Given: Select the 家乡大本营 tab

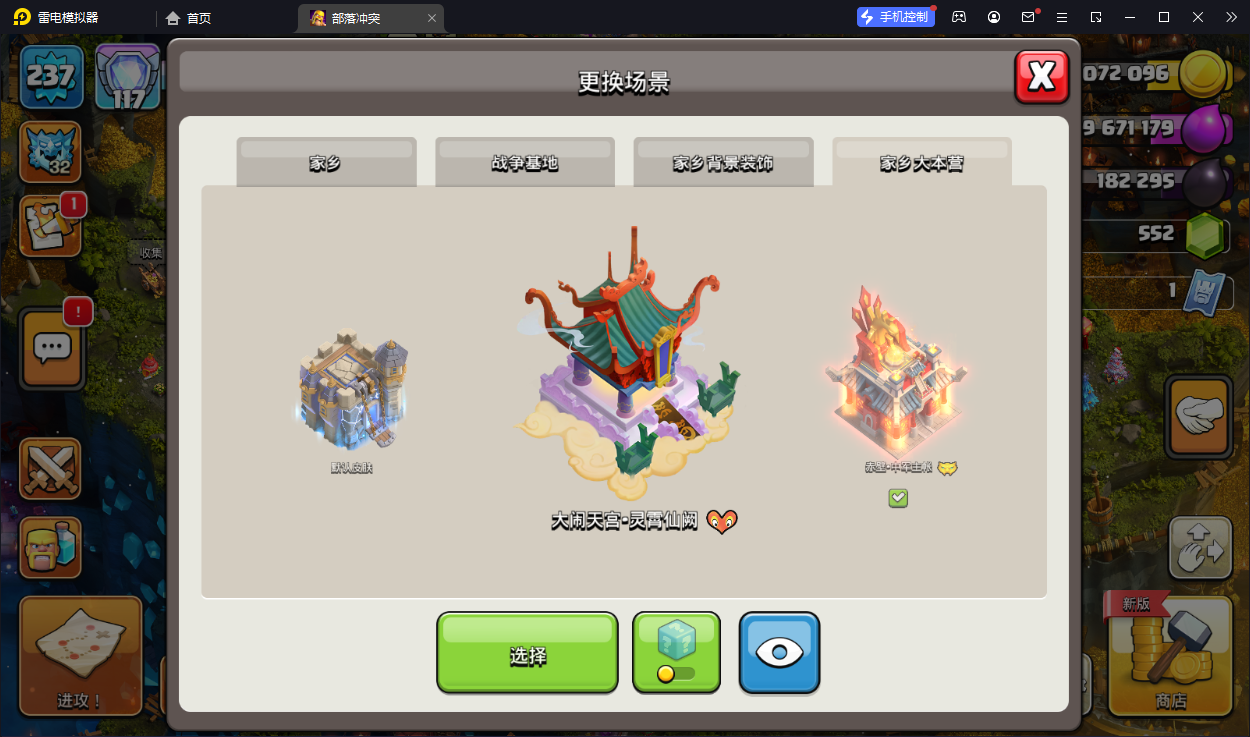Looking at the screenshot, I should [x=921, y=163].
